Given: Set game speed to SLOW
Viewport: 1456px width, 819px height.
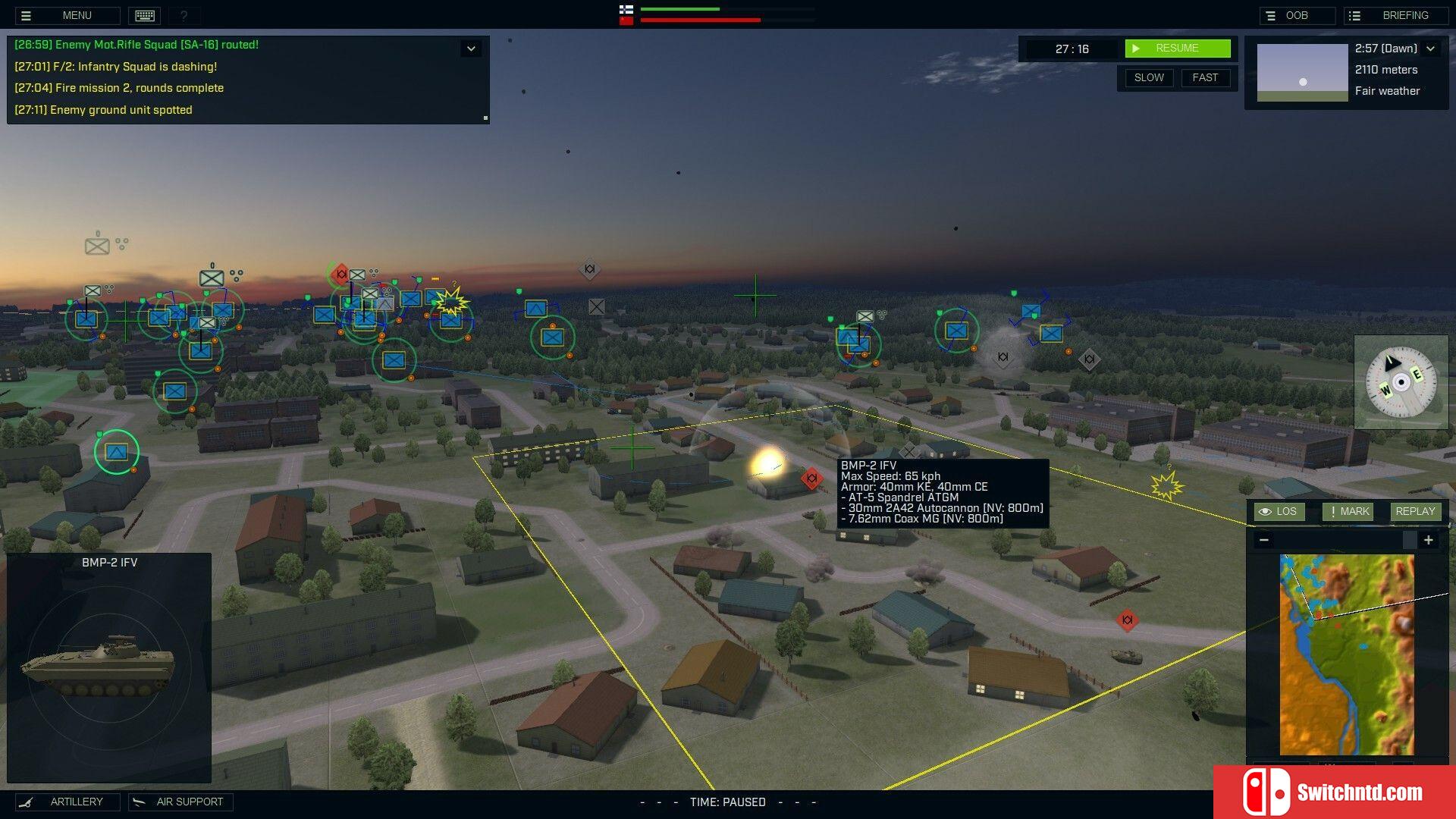Looking at the screenshot, I should (1148, 78).
